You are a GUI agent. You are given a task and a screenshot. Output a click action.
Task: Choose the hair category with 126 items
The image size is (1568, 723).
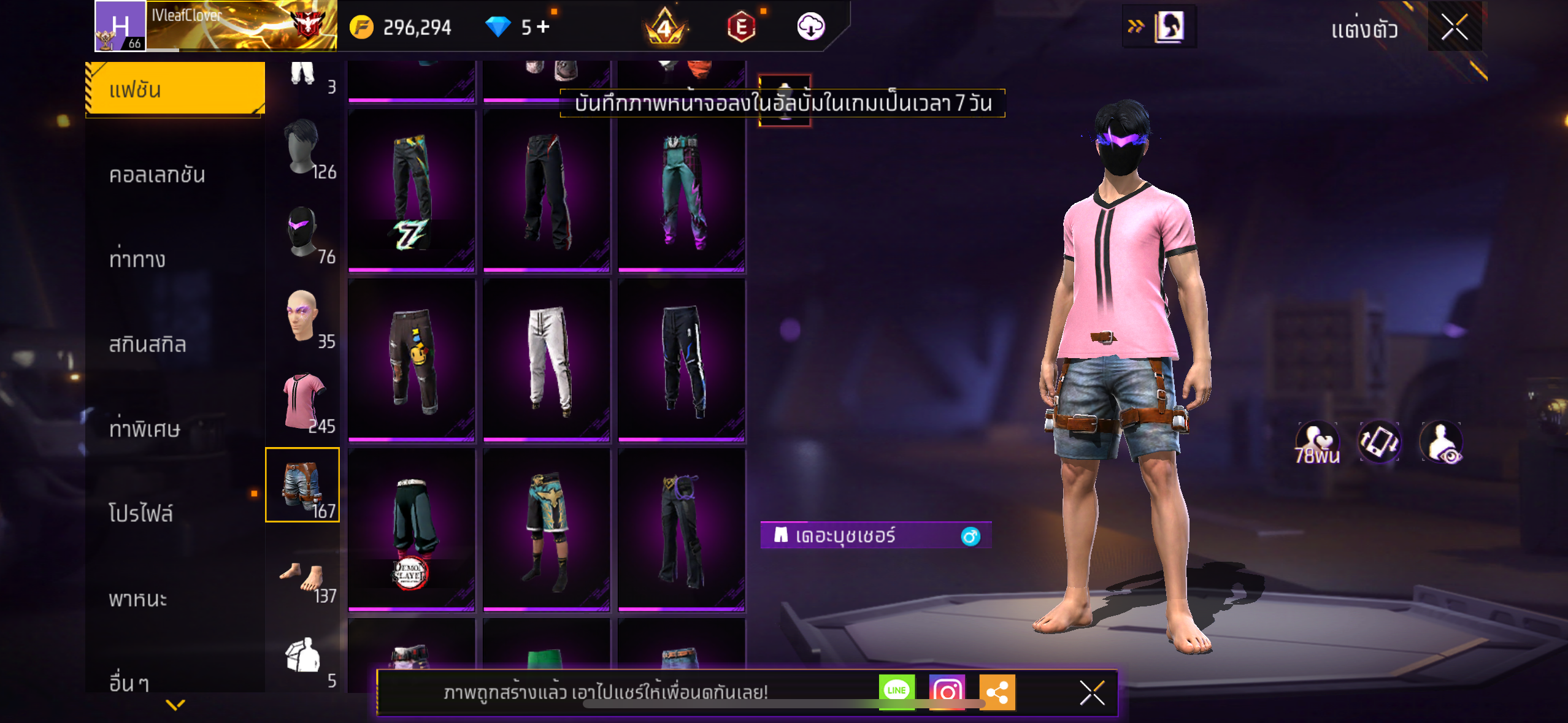click(303, 147)
